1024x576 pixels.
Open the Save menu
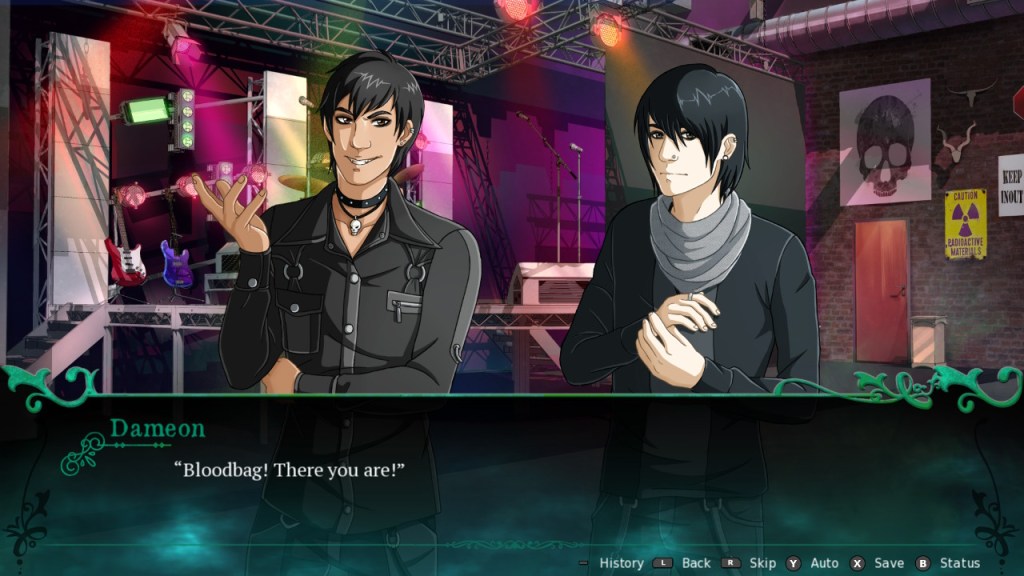click(x=888, y=563)
